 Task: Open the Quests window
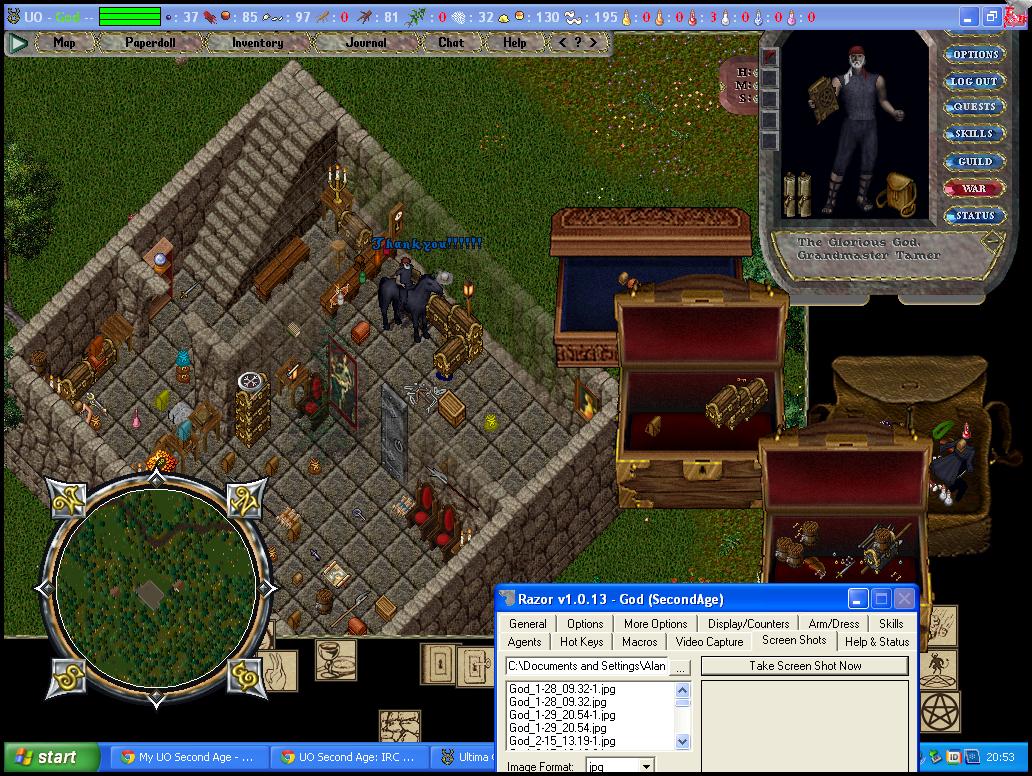coord(974,107)
